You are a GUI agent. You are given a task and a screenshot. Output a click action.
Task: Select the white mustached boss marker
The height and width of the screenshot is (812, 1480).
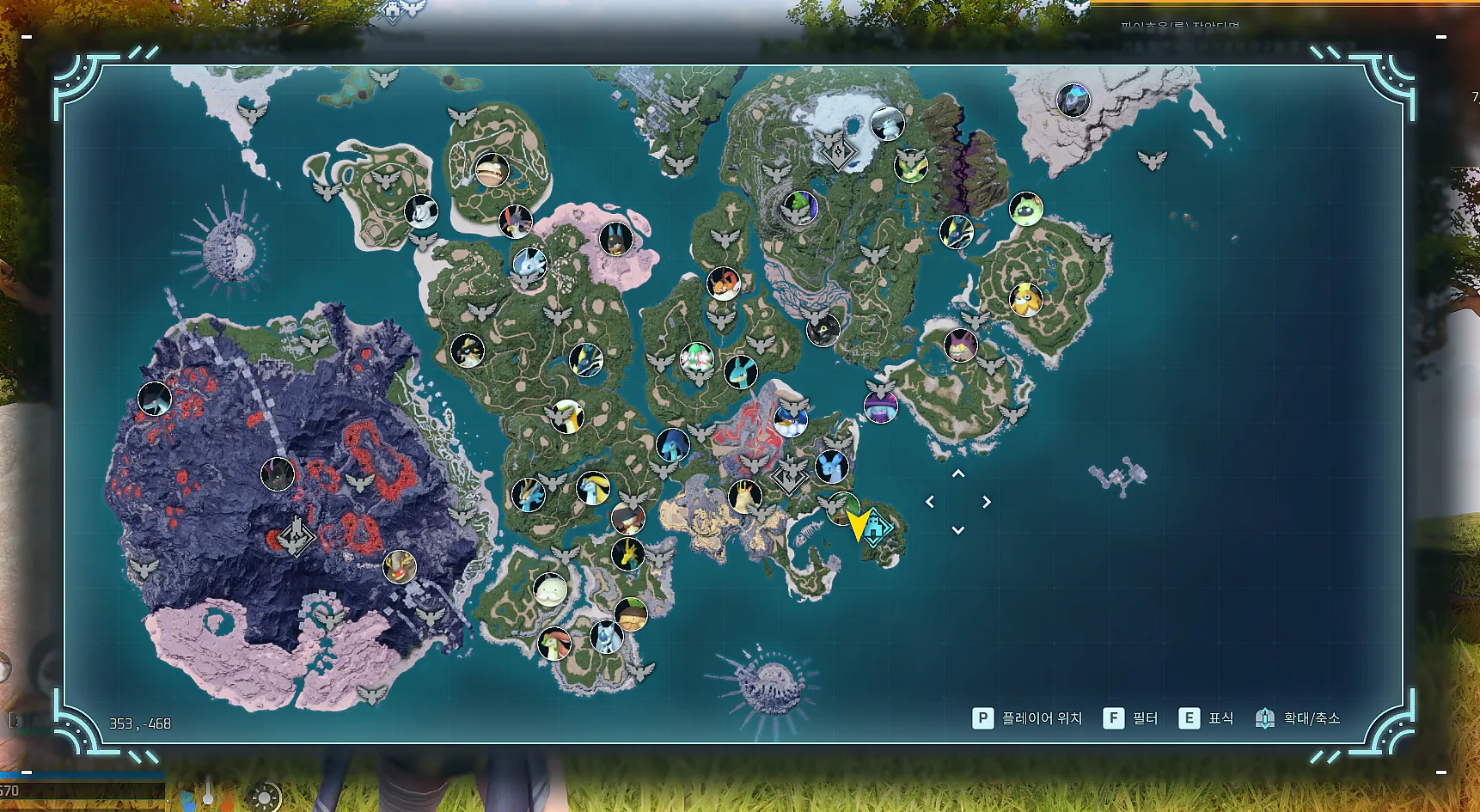[x=550, y=590]
